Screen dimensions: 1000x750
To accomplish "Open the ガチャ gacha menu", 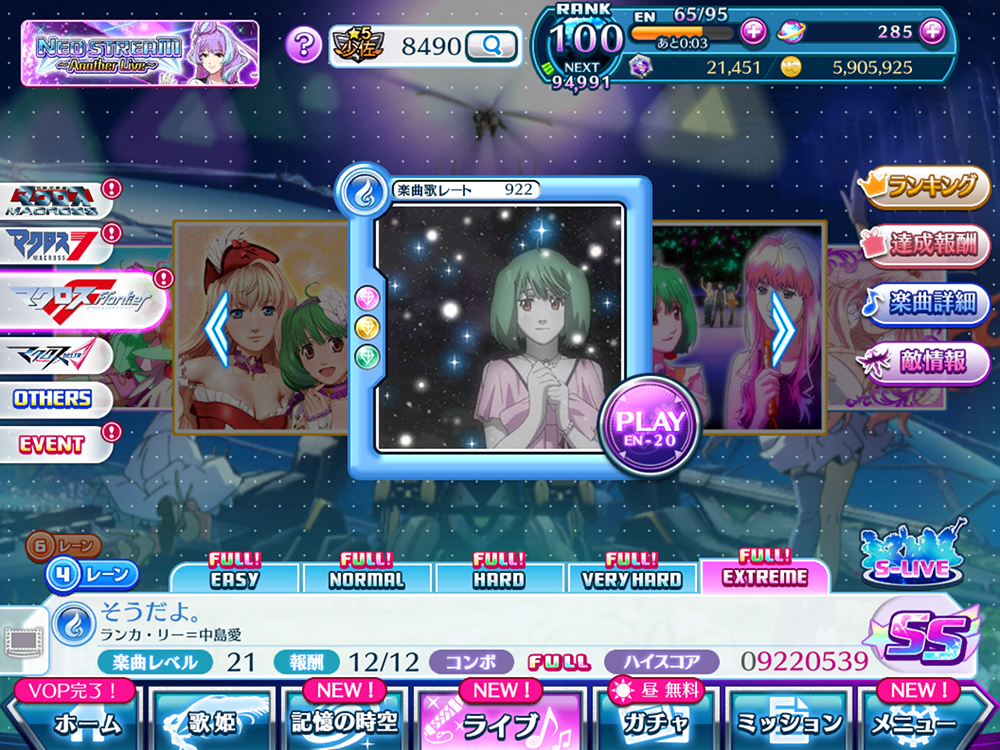I will (x=654, y=722).
